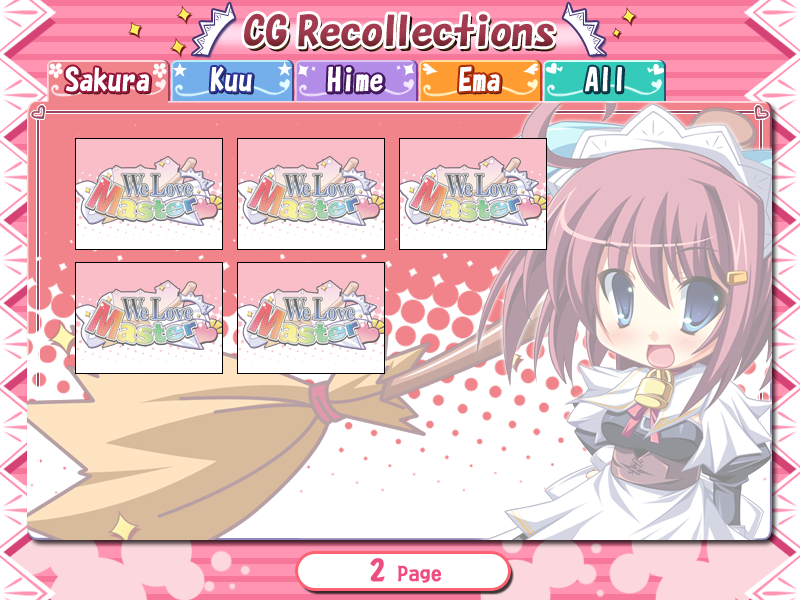The width and height of the screenshot is (800, 600).
Task: Choose the All tab
Action: point(604,81)
